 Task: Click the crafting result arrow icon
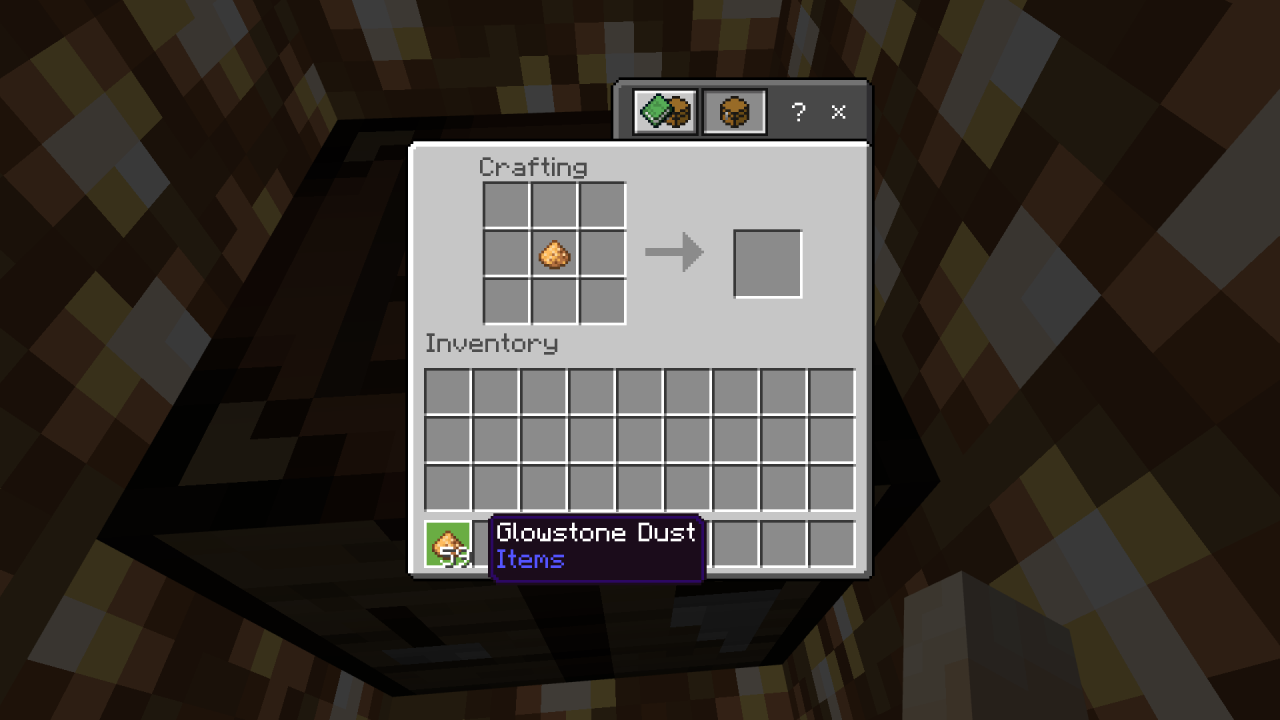point(673,253)
